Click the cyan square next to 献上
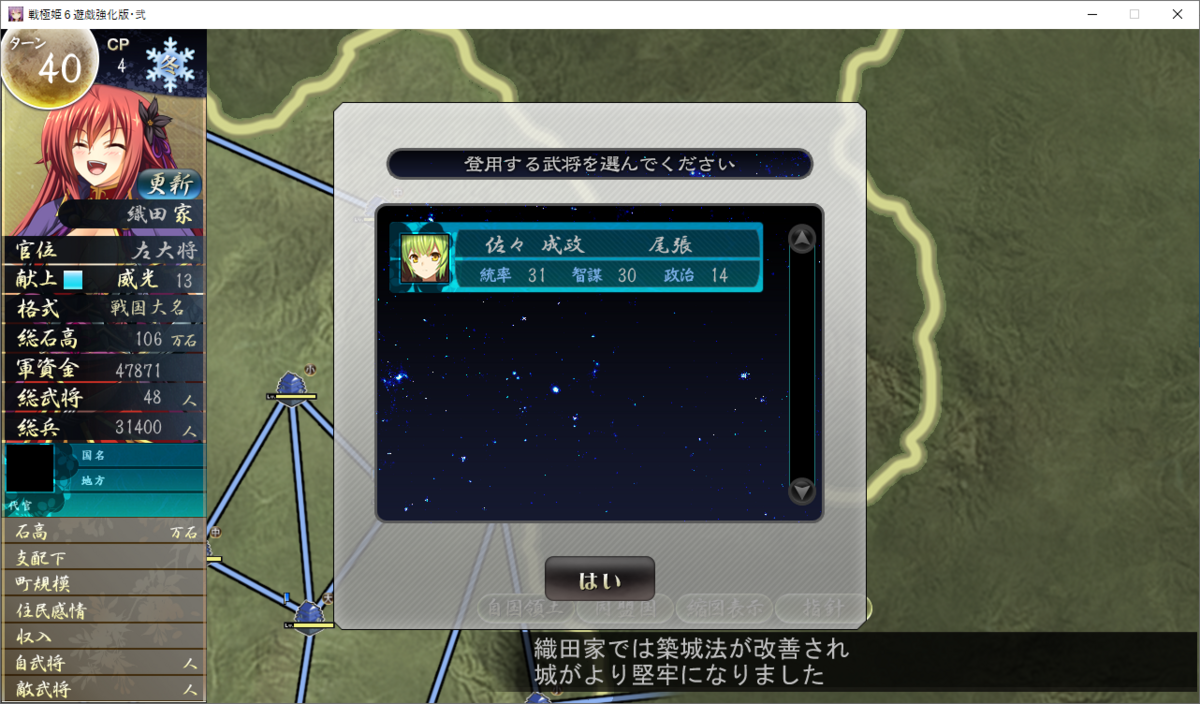 click(73, 280)
